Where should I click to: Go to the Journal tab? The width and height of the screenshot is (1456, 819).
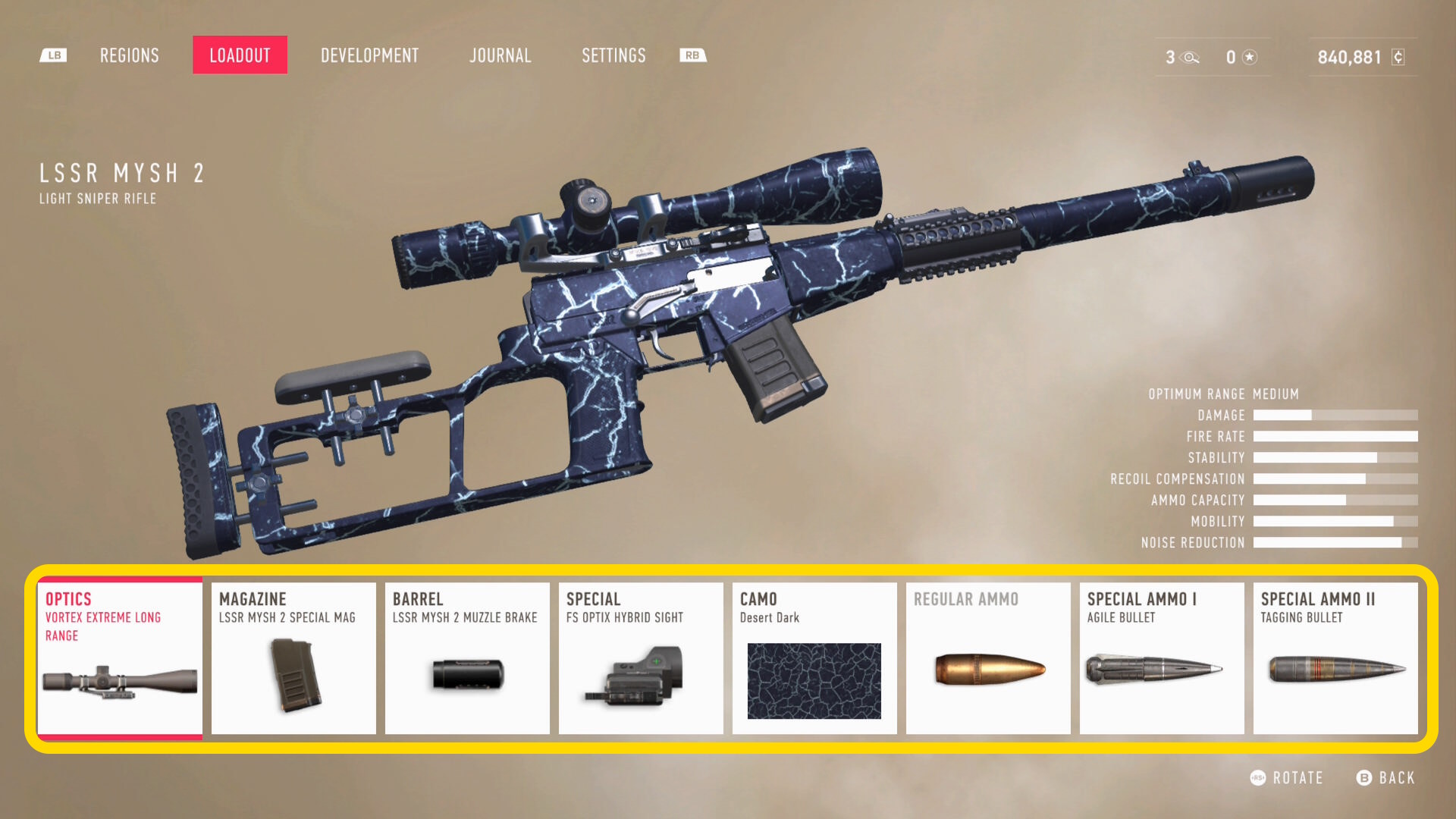[x=500, y=55]
